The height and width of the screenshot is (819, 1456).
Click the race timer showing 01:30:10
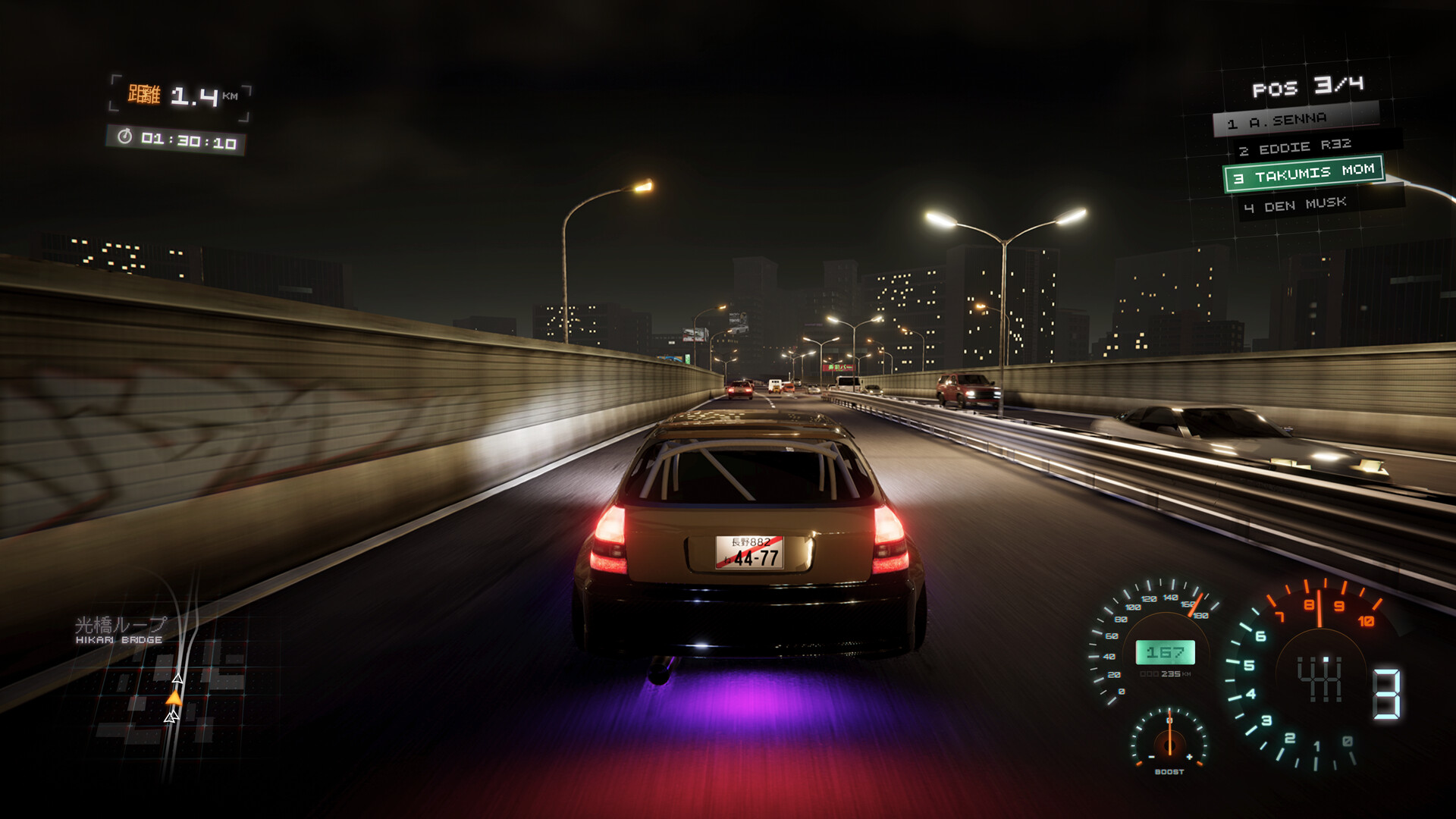(x=188, y=140)
